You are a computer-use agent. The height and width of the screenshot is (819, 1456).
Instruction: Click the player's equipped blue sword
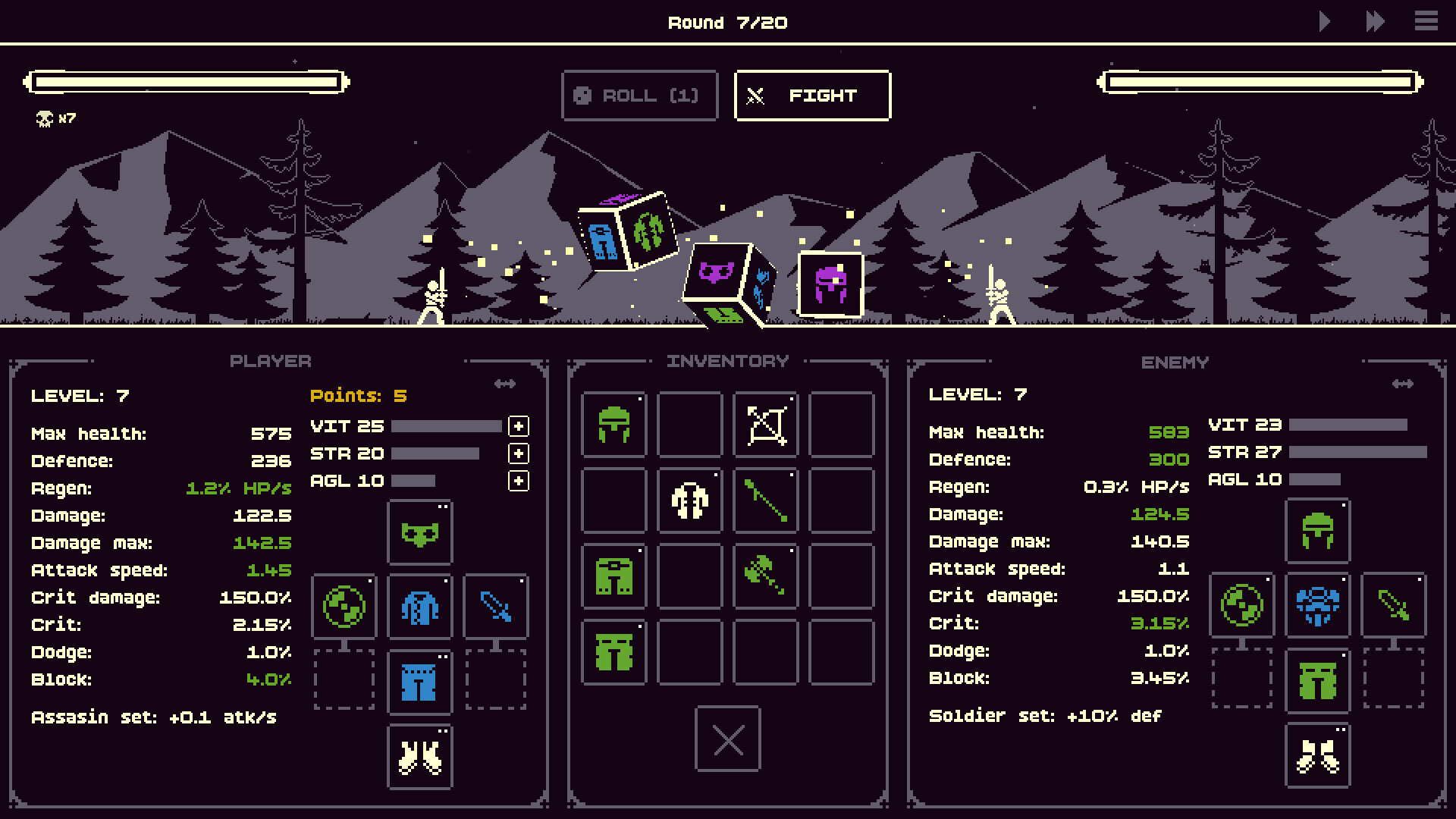[496, 607]
